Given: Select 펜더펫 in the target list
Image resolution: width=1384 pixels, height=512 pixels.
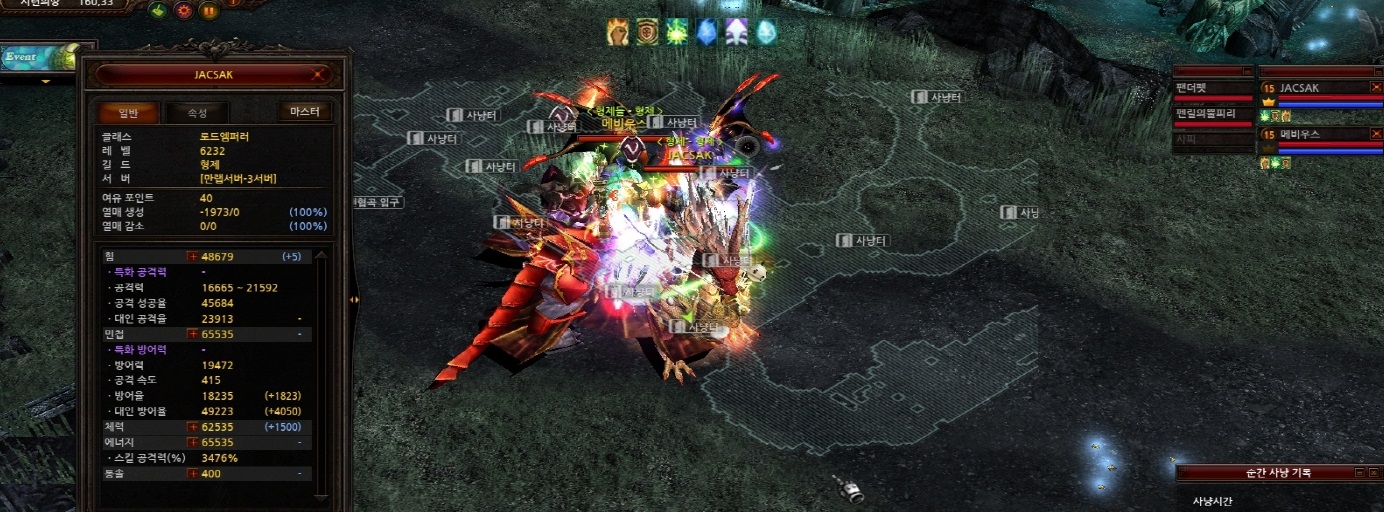Looking at the screenshot, I should (x=1212, y=88).
